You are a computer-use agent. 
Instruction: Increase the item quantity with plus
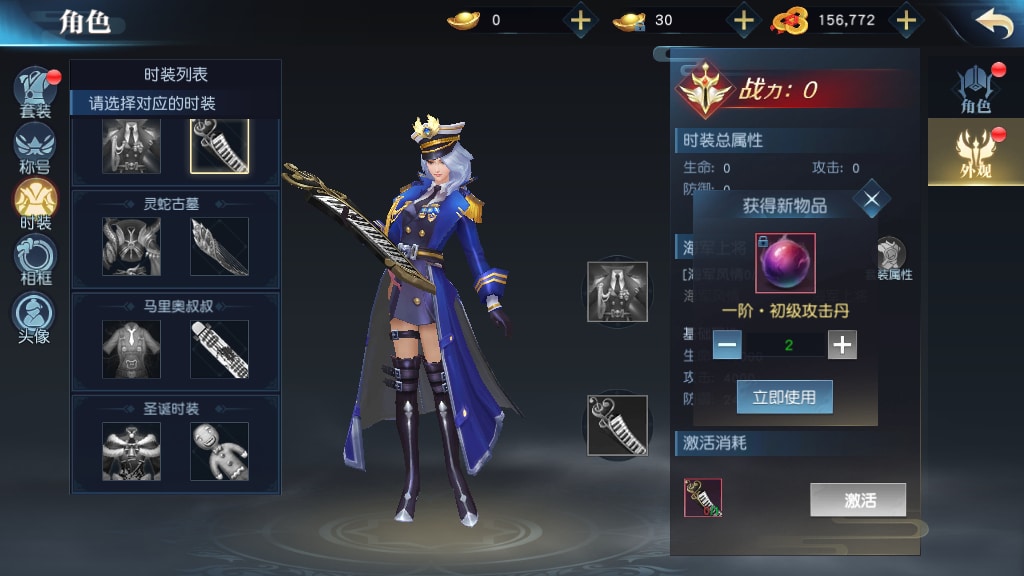(x=843, y=345)
